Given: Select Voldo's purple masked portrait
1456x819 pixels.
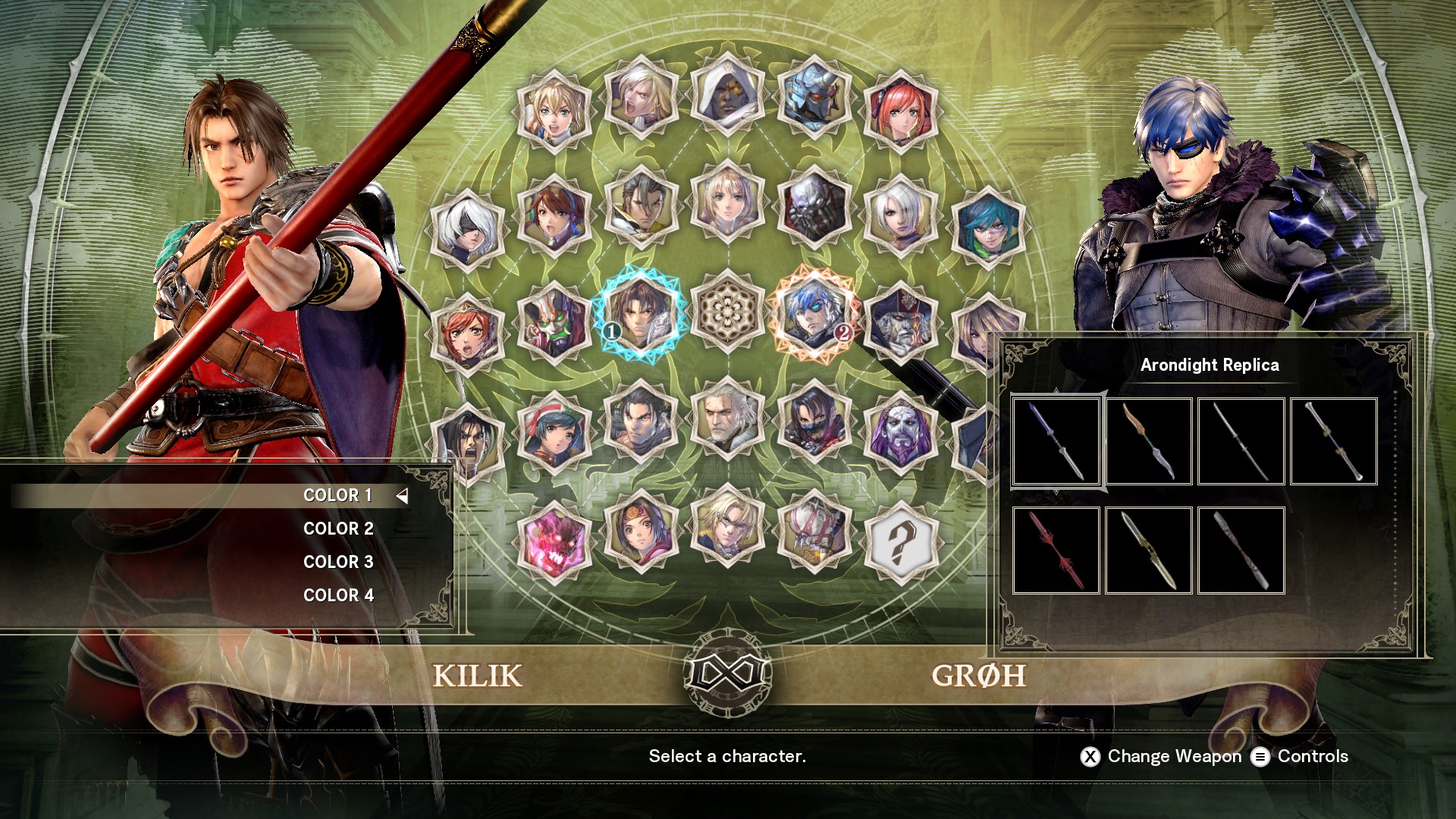Looking at the screenshot, I should [x=901, y=432].
